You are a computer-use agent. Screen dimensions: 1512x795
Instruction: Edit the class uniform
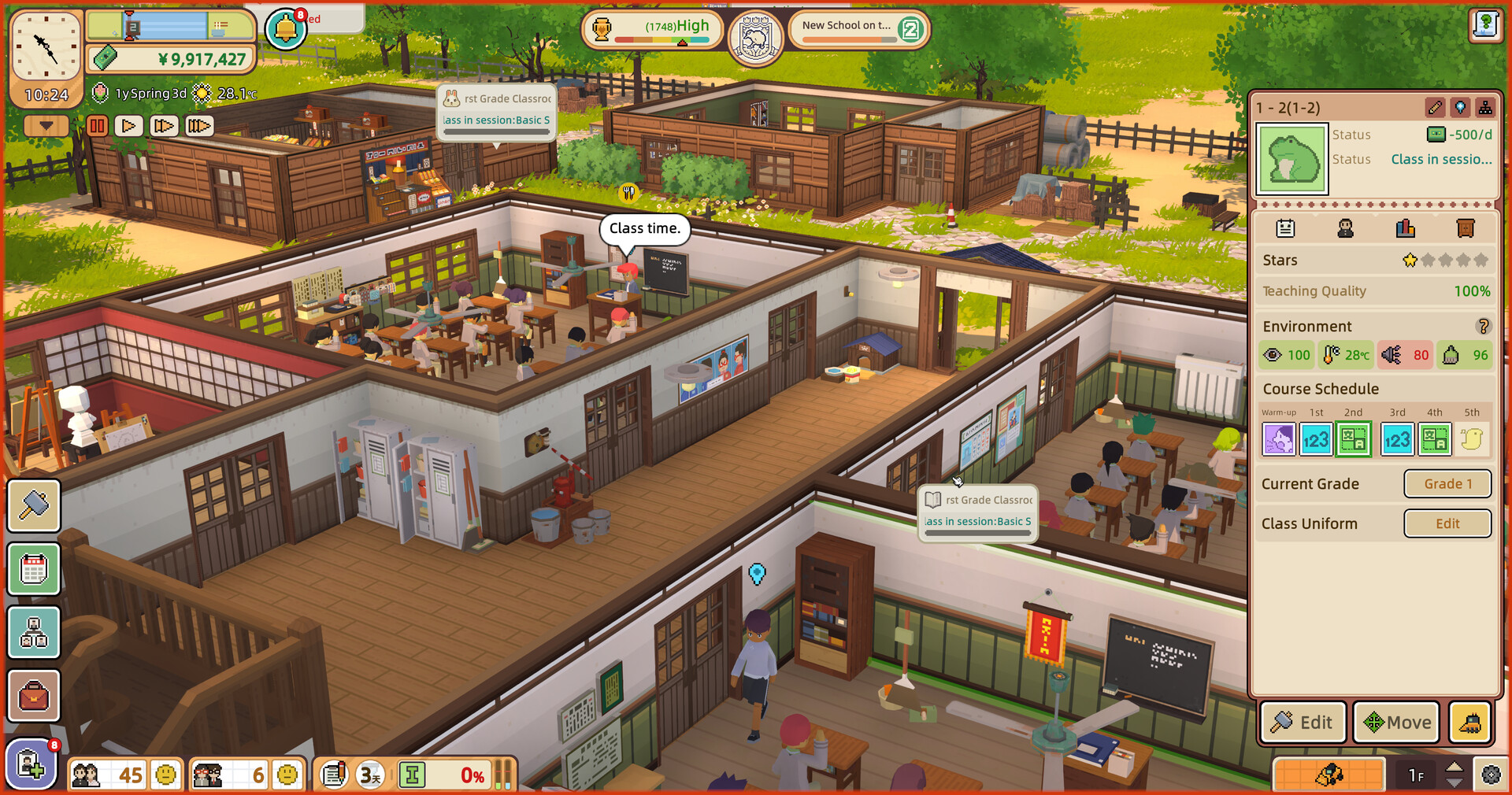[1447, 523]
